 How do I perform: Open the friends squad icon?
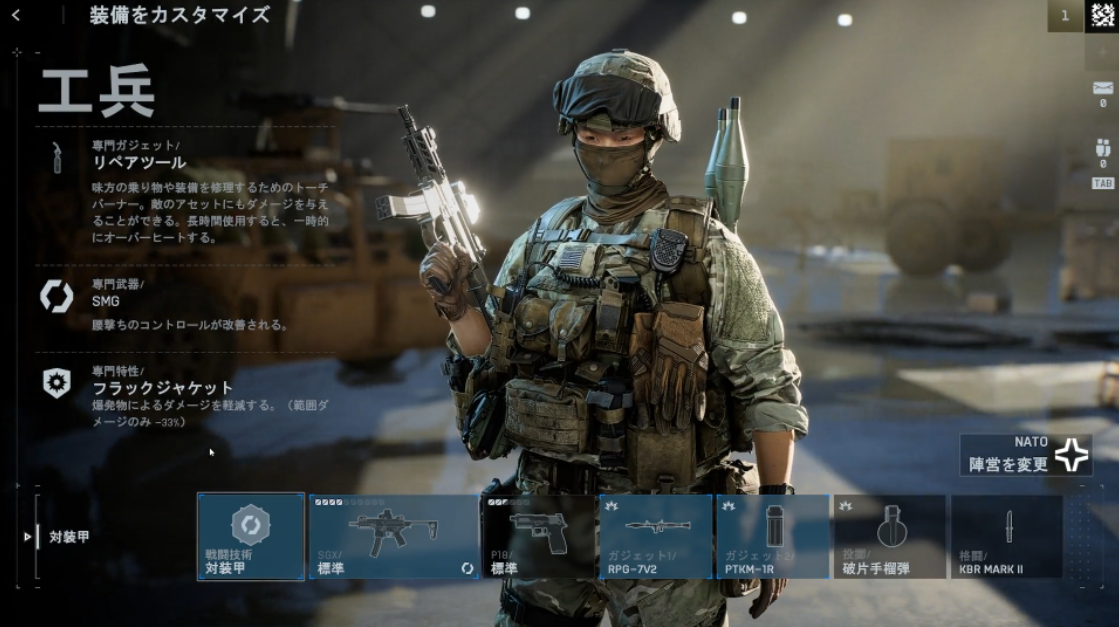[1103, 149]
